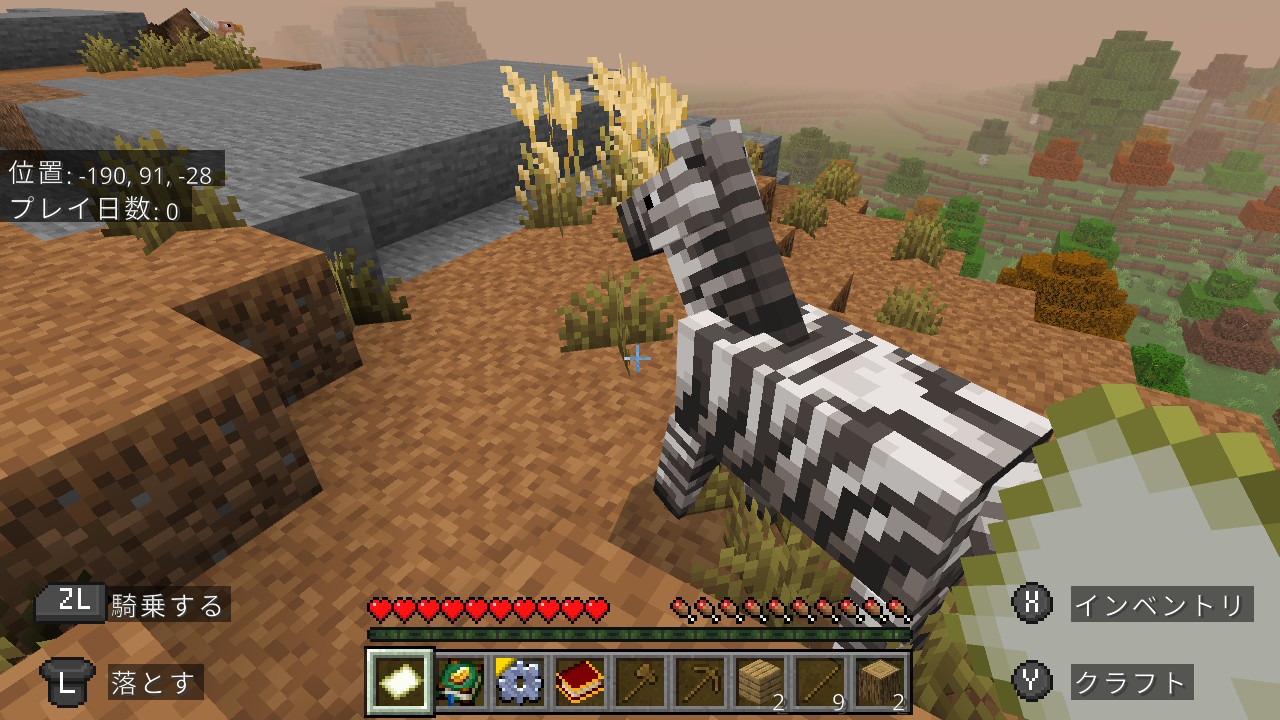Select the white paper item hotbar slot
This screenshot has width=1280, height=720.
point(400,683)
